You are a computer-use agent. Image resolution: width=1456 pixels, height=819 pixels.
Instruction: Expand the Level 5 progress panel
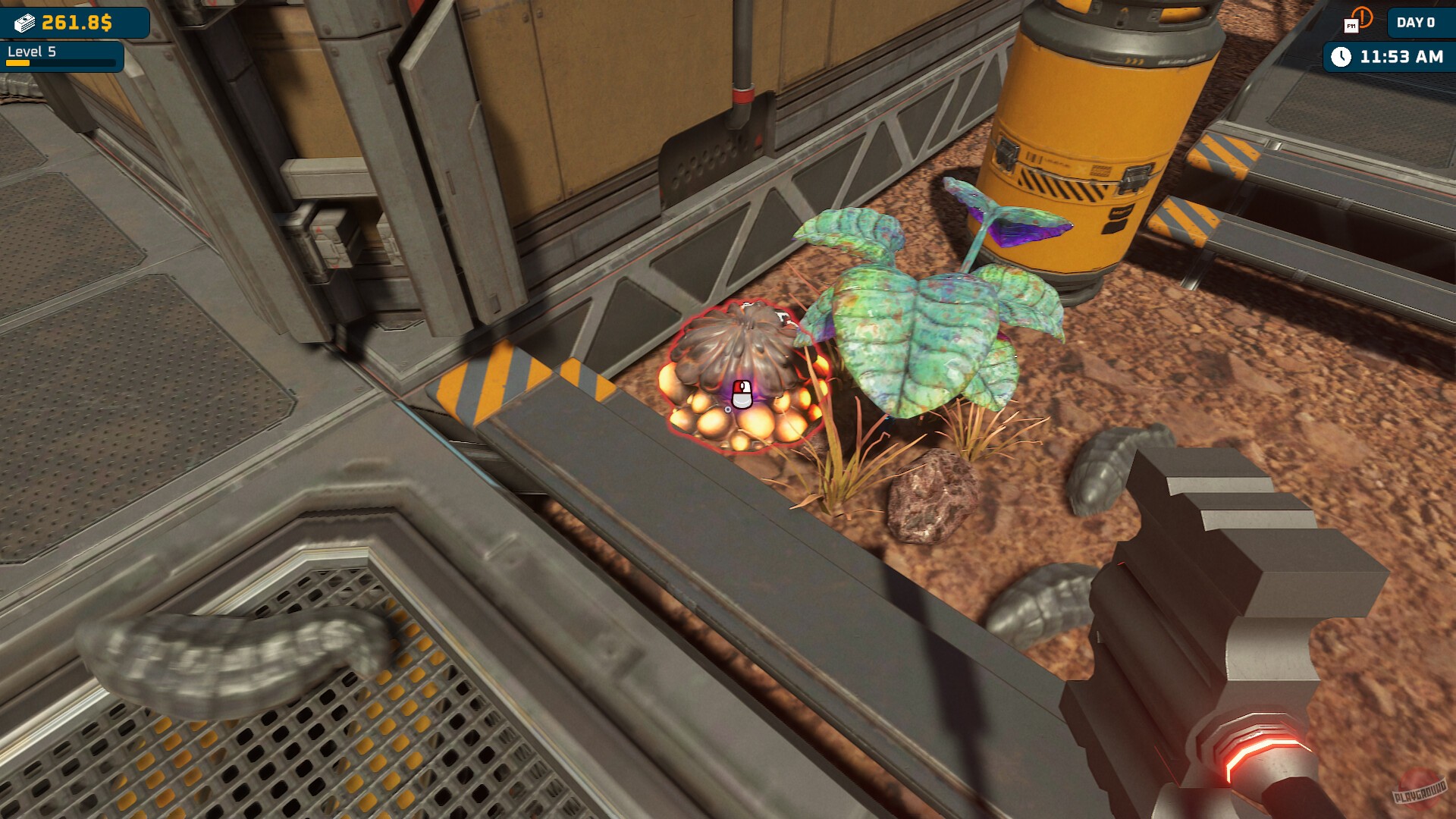click(x=61, y=55)
